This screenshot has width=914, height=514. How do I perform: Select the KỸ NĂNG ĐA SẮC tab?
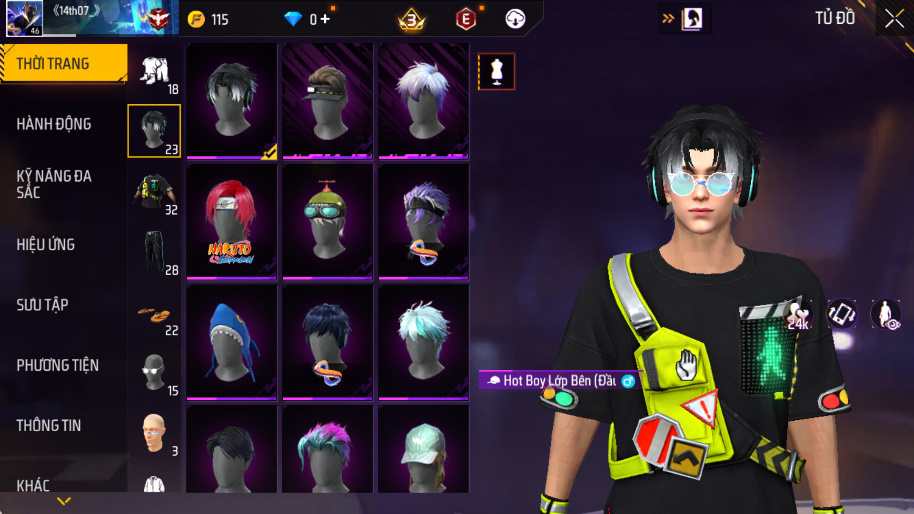[x=54, y=184]
